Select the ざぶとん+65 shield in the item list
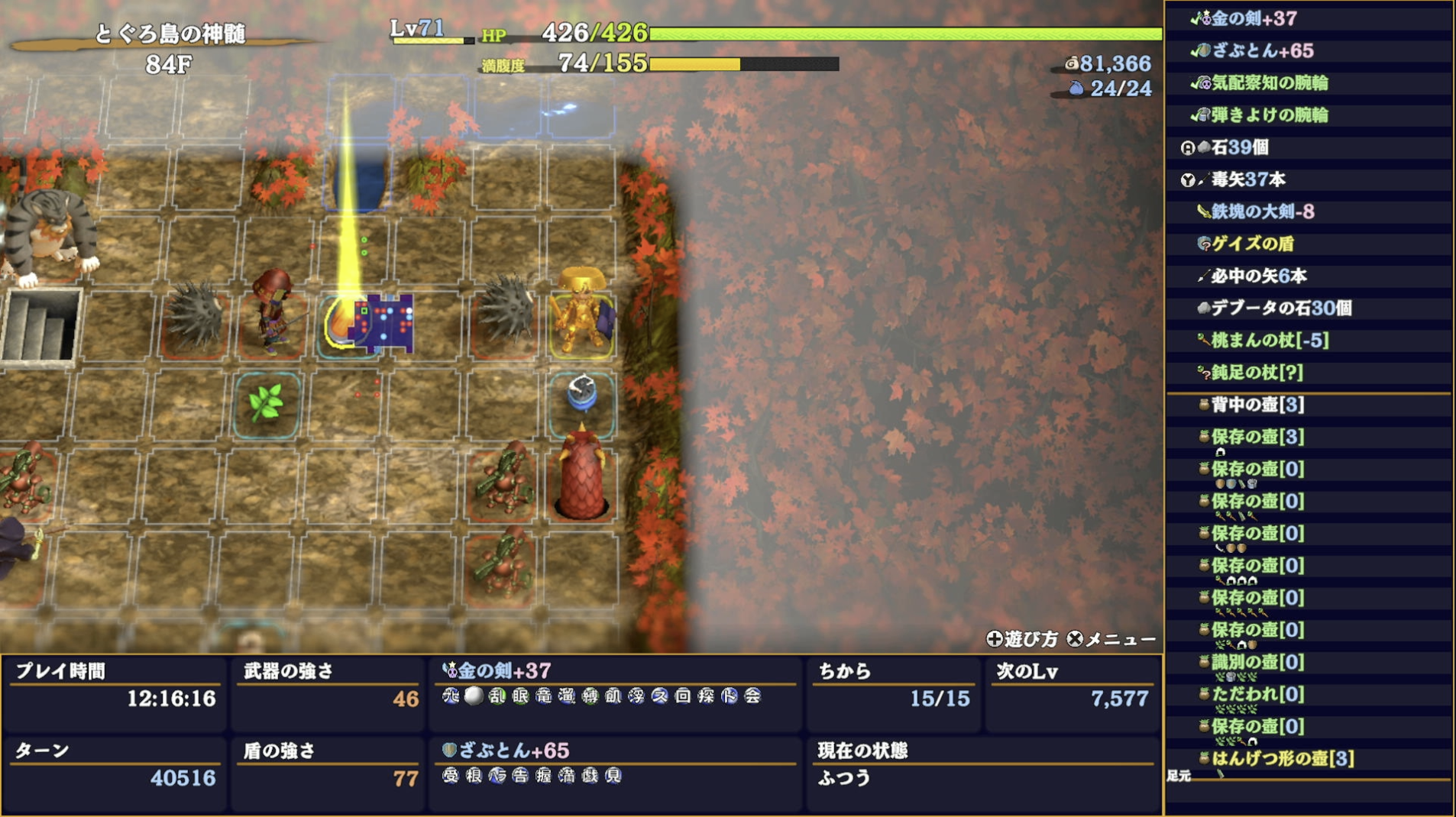1456x817 pixels. (x=1262, y=50)
